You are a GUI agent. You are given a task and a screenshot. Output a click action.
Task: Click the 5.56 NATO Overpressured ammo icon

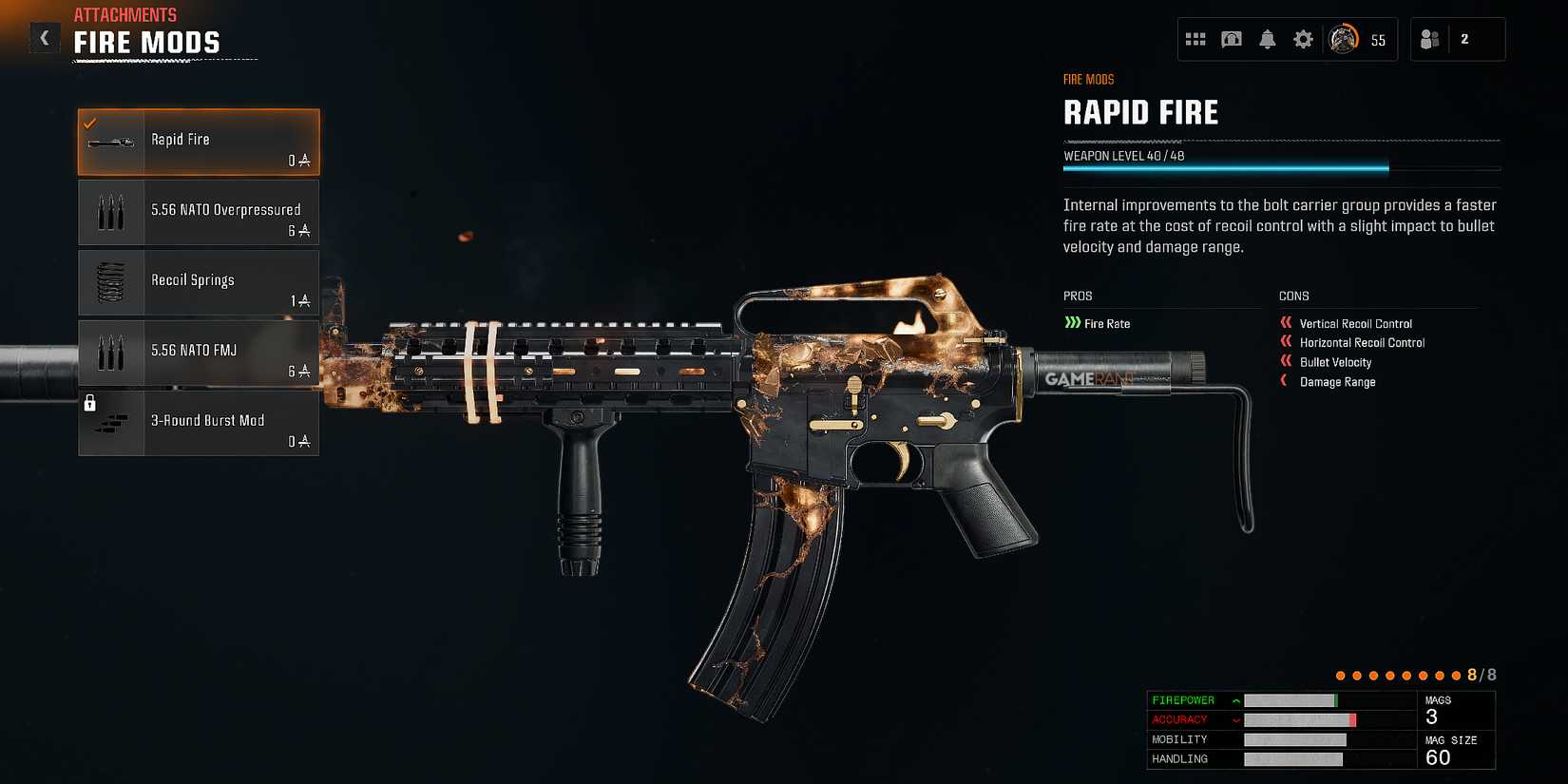(110, 211)
